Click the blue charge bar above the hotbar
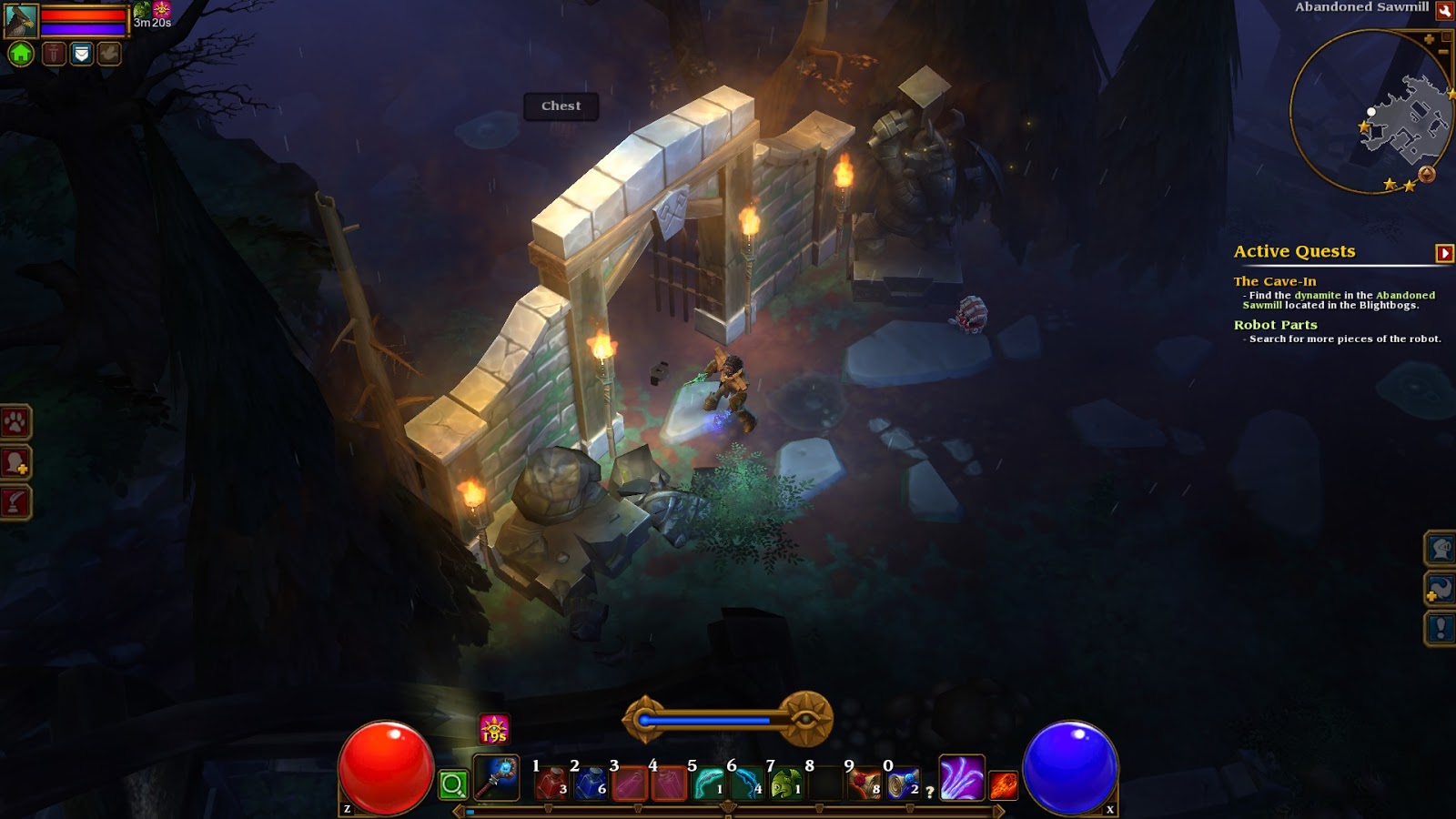Image resolution: width=1456 pixels, height=819 pixels. (x=710, y=717)
